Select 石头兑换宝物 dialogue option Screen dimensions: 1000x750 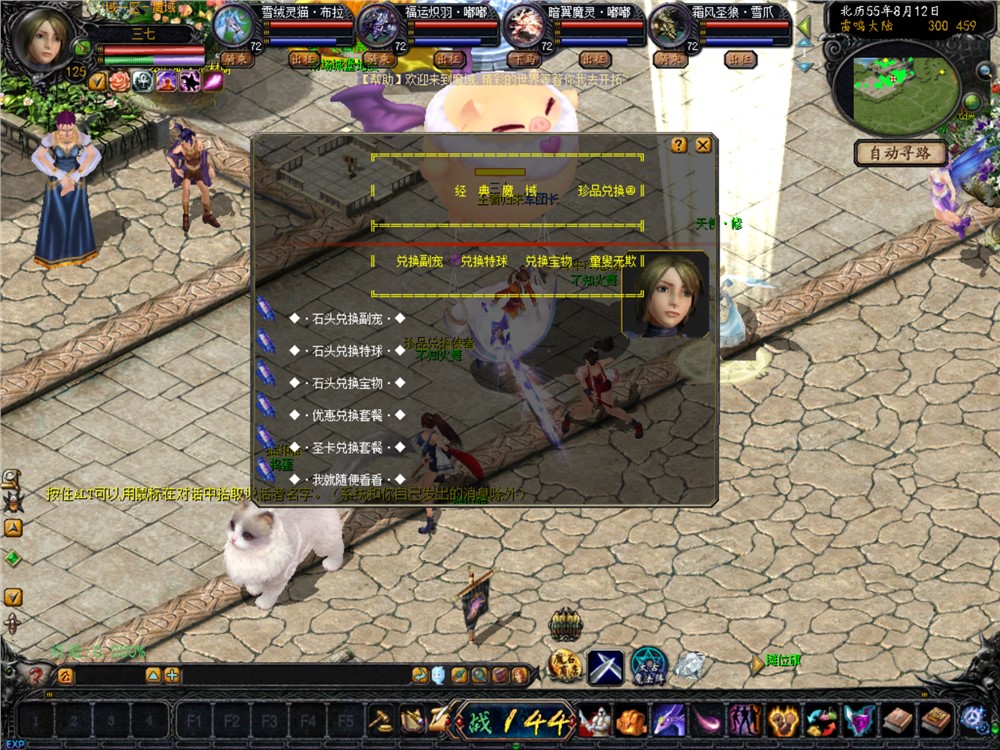pyautogui.click(x=345, y=383)
